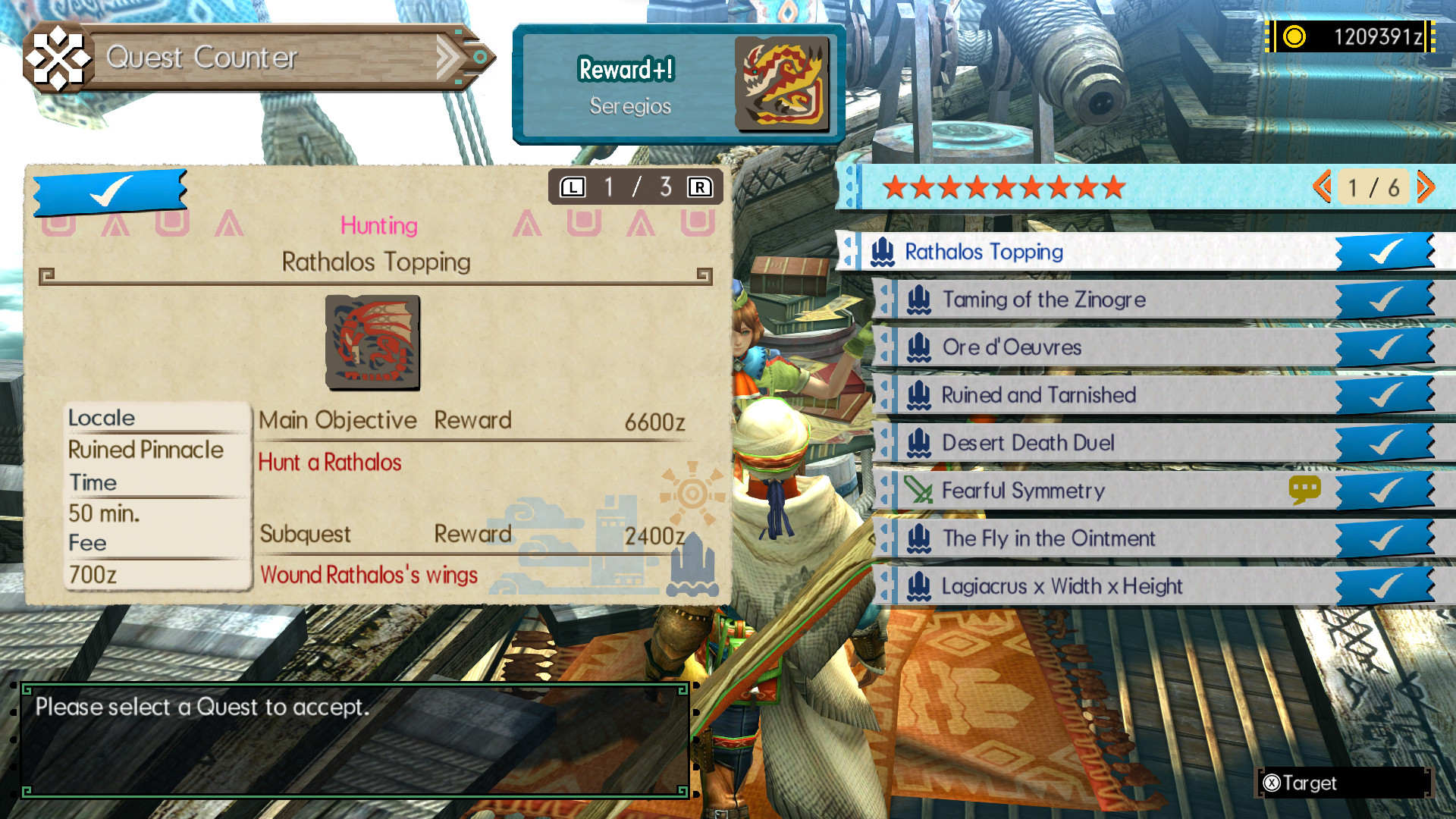Choose the Fearful Symmetry quest
Image resolution: width=1456 pixels, height=819 pixels.
[1023, 491]
